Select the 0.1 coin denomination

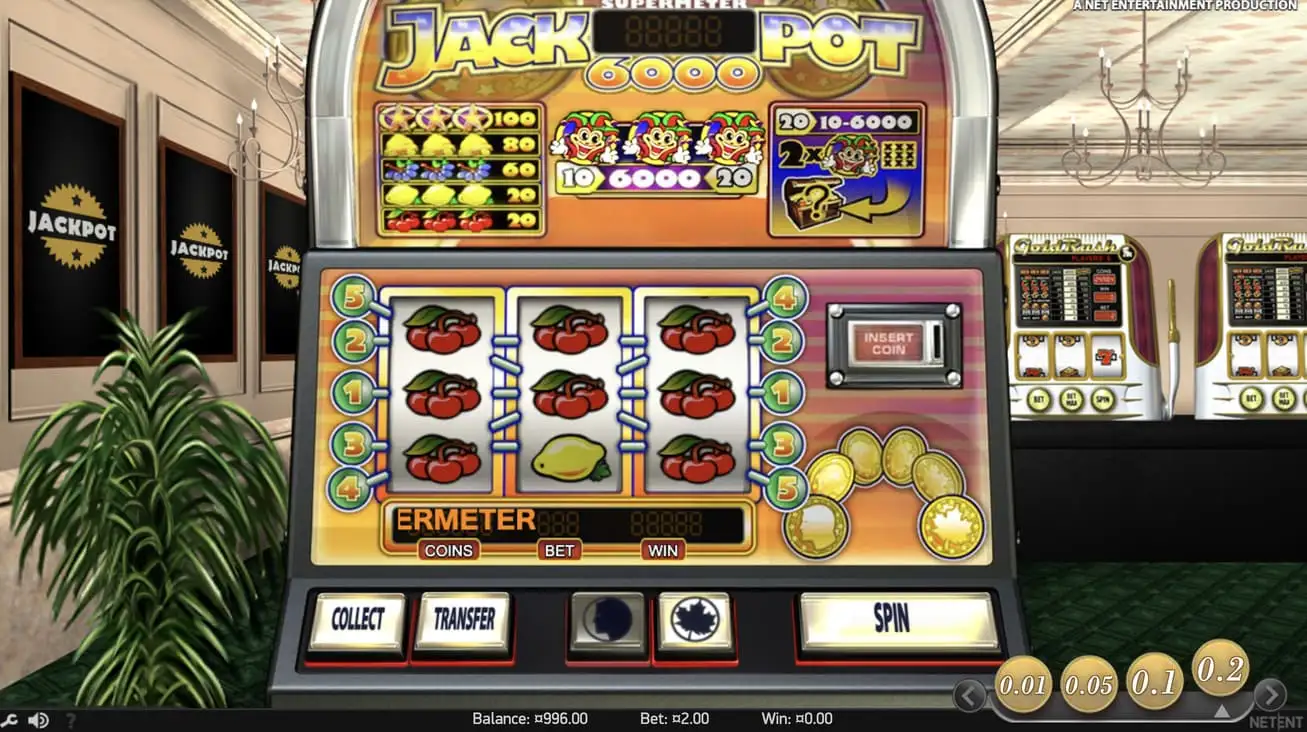(1155, 680)
